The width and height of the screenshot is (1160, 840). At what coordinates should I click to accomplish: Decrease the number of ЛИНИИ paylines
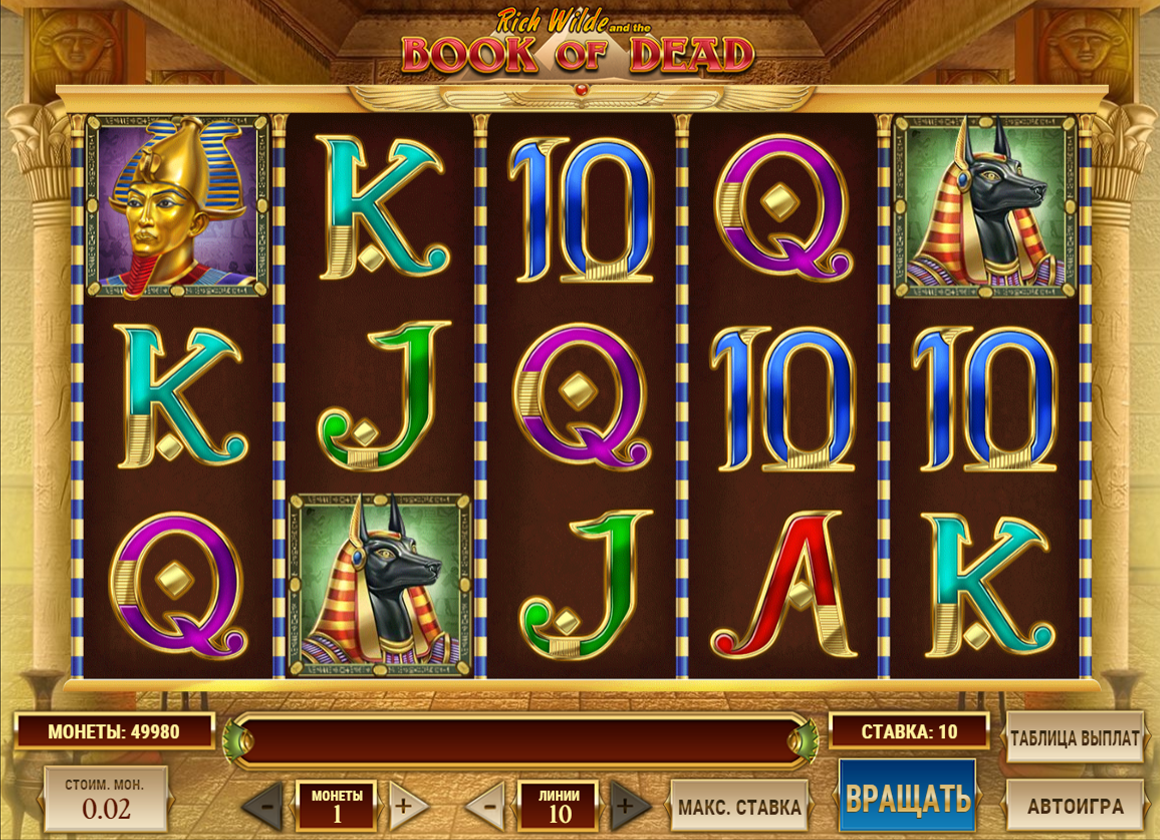coord(485,803)
